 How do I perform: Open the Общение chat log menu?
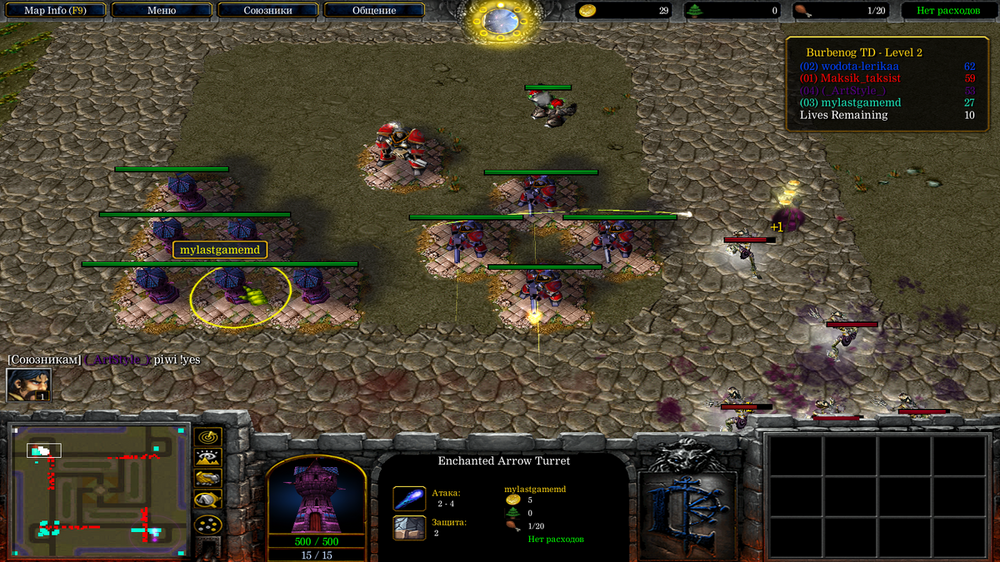tap(373, 10)
